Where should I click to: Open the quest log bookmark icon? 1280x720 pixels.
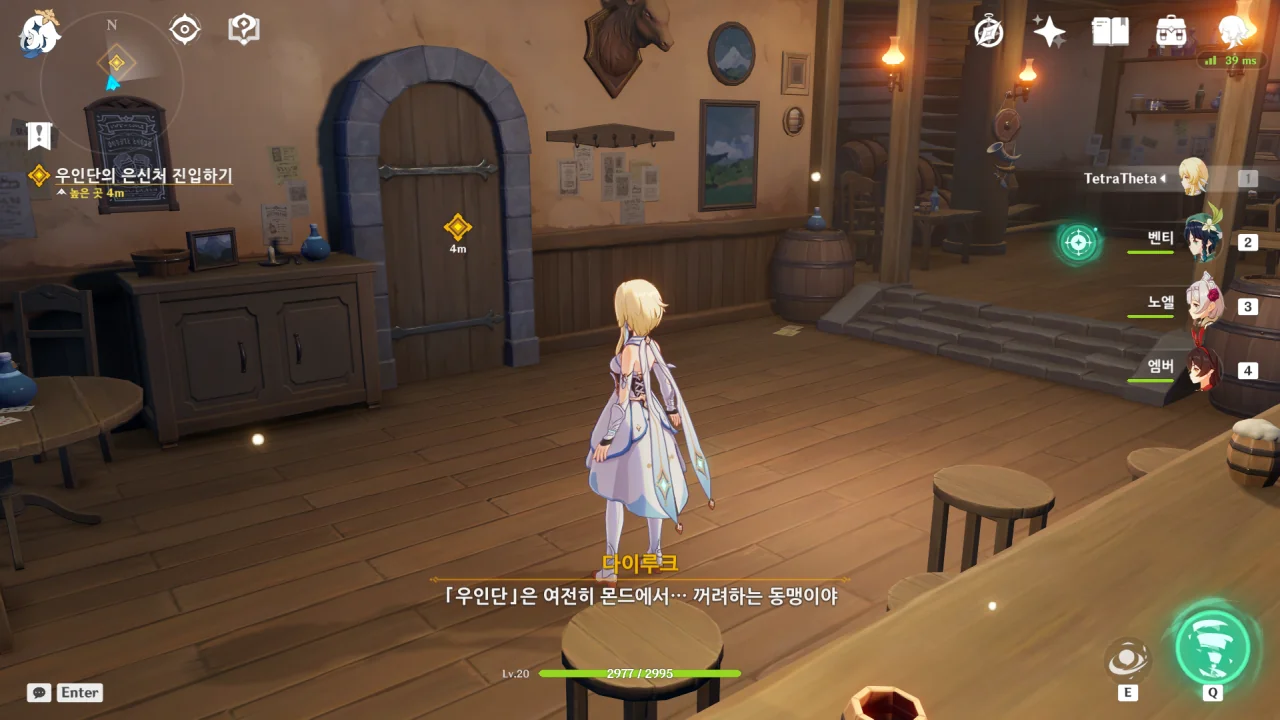[38, 135]
